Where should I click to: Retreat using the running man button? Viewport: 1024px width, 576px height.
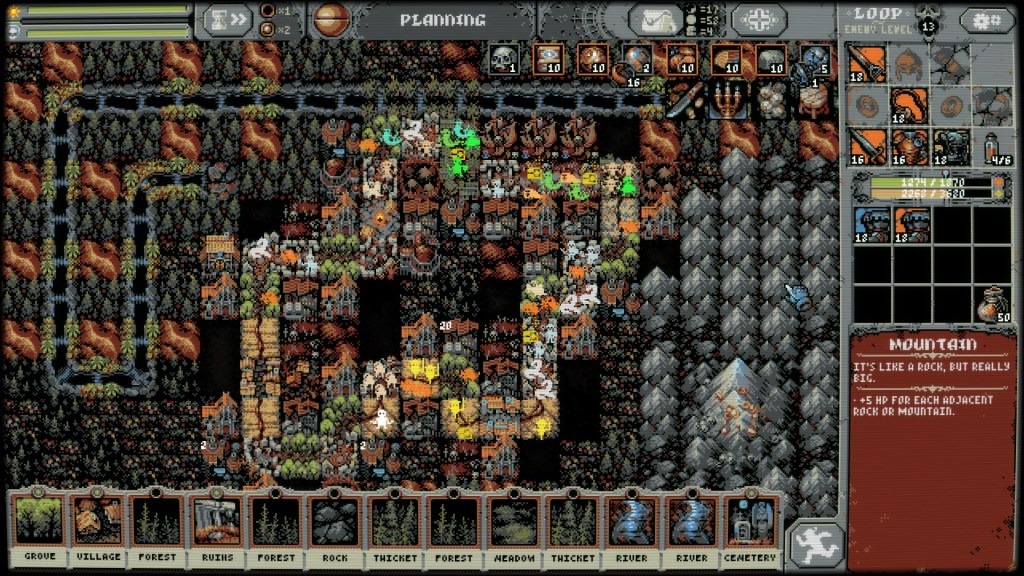point(814,545)
